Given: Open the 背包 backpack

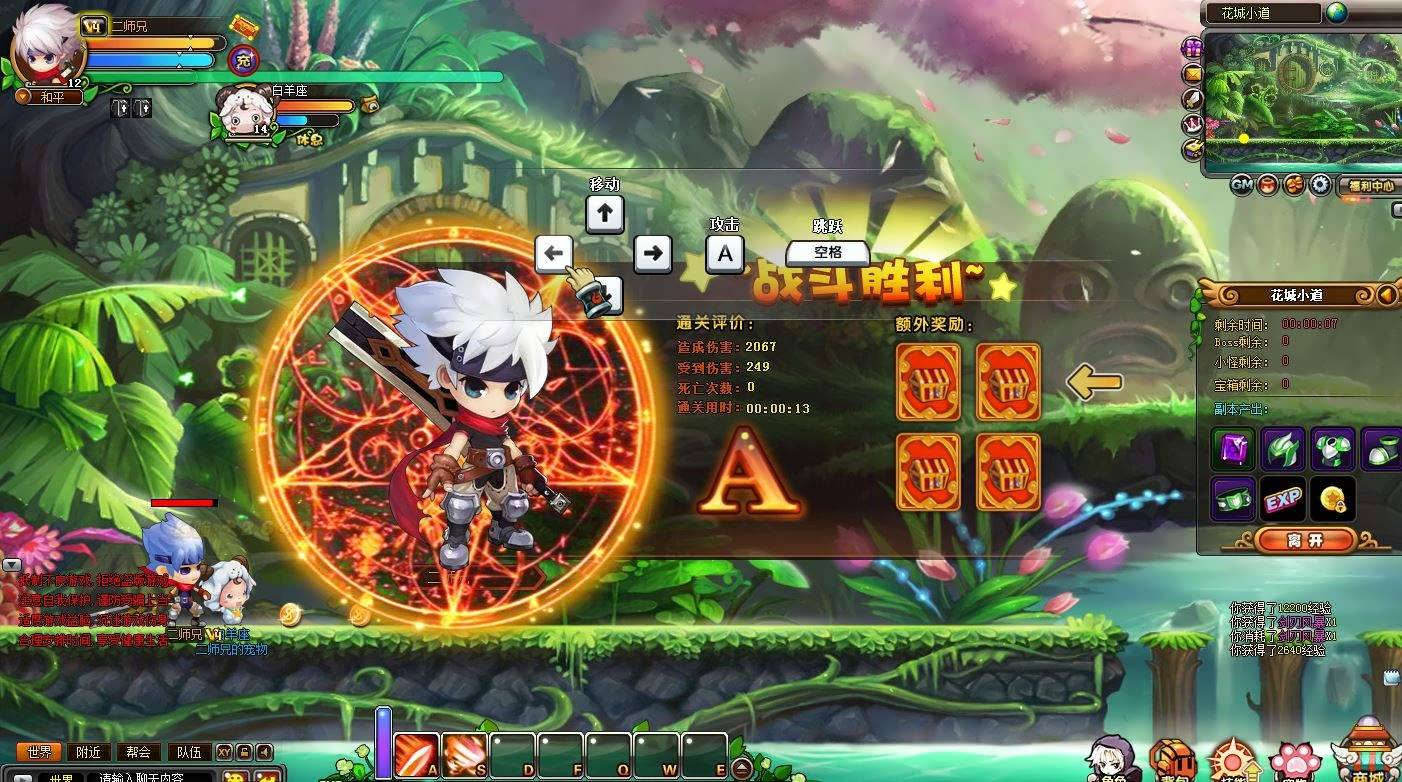Looking at the screenshot, I should (1172, 760).
